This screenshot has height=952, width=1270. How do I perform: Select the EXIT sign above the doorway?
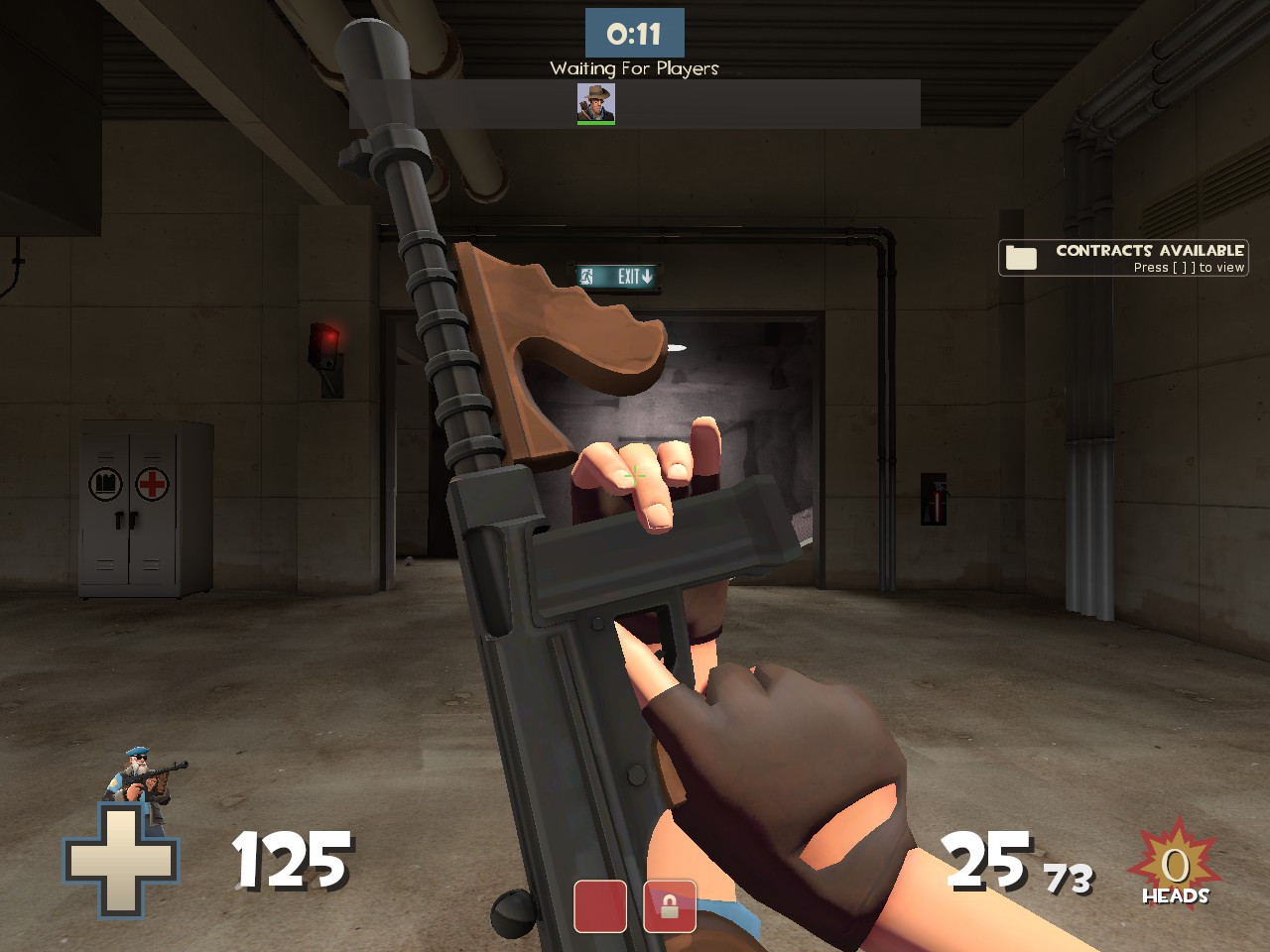[x=615, y=274]
